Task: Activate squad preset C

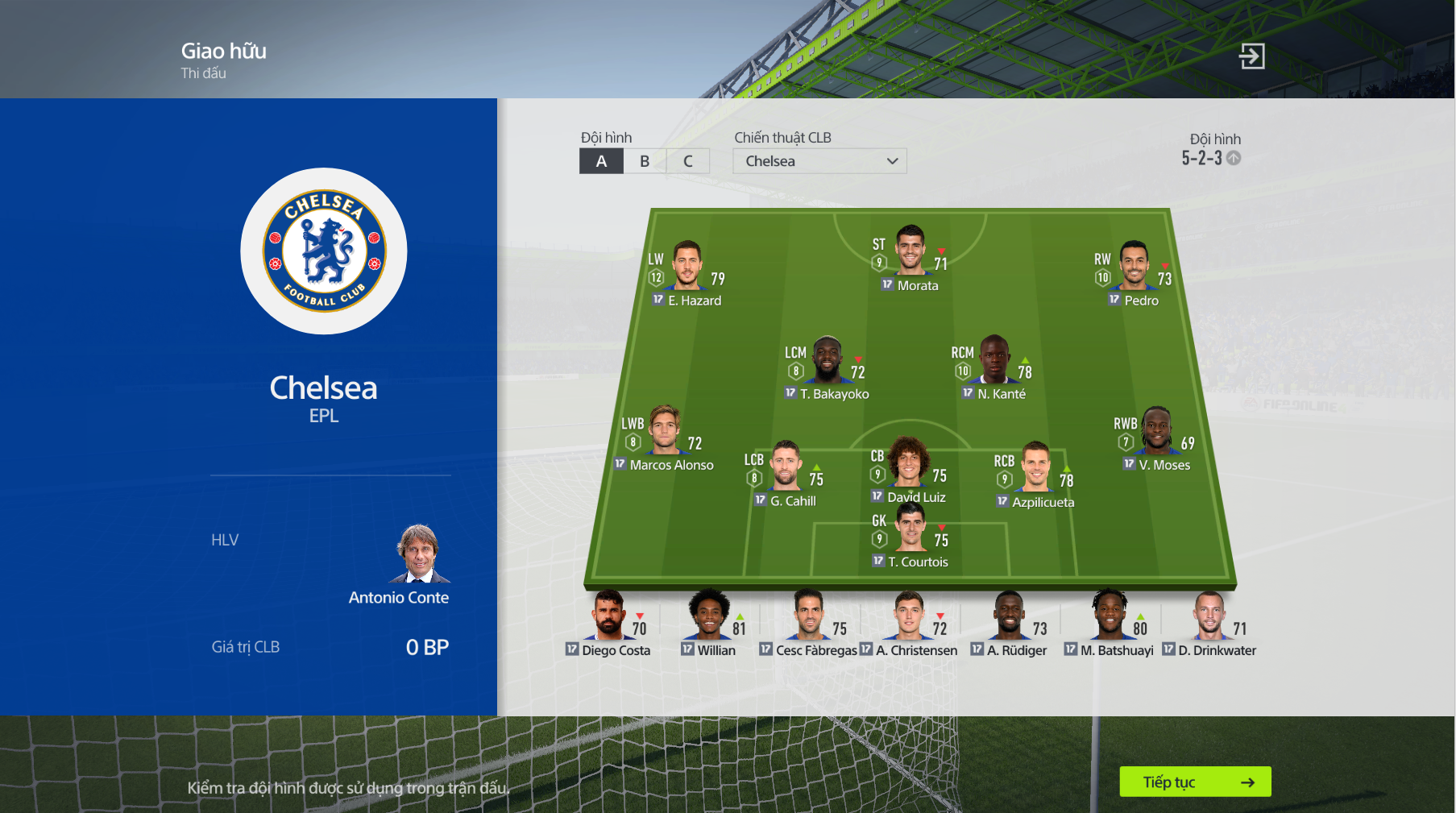Action: [688, 160]
